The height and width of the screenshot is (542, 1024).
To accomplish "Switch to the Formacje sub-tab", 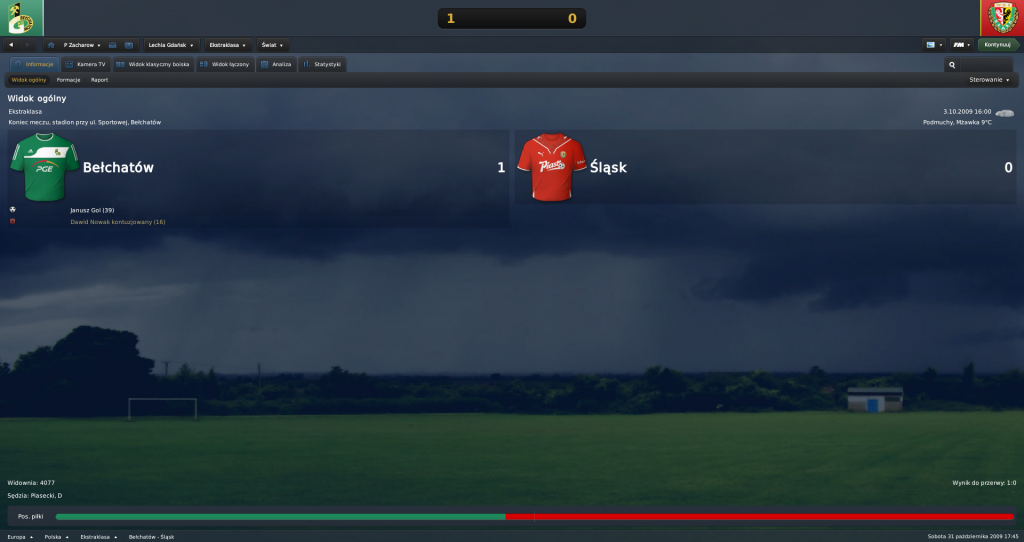I will pyautogui.click(x=69, y=80).
